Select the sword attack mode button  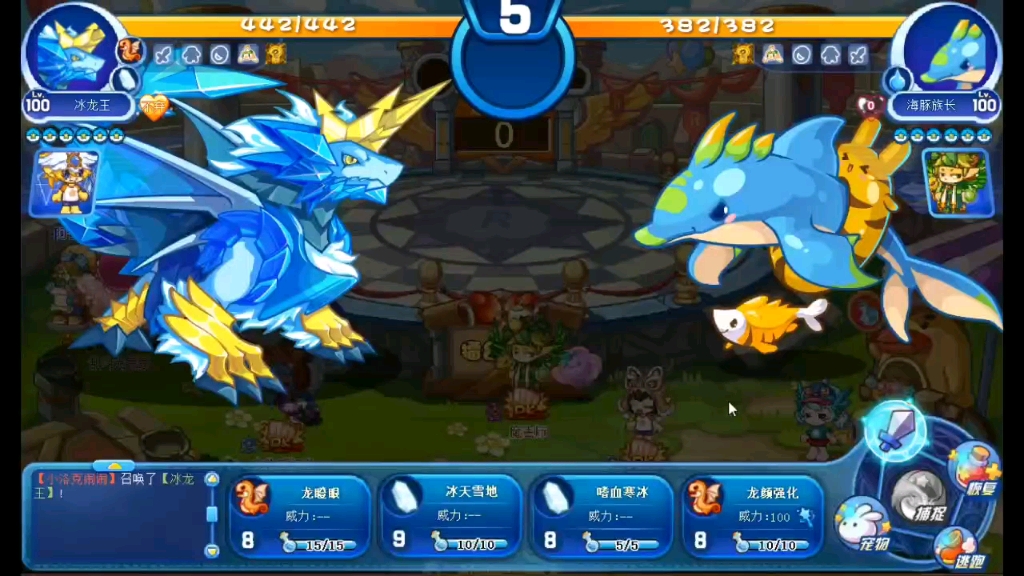pyautogui.click(x=893, y=432)
